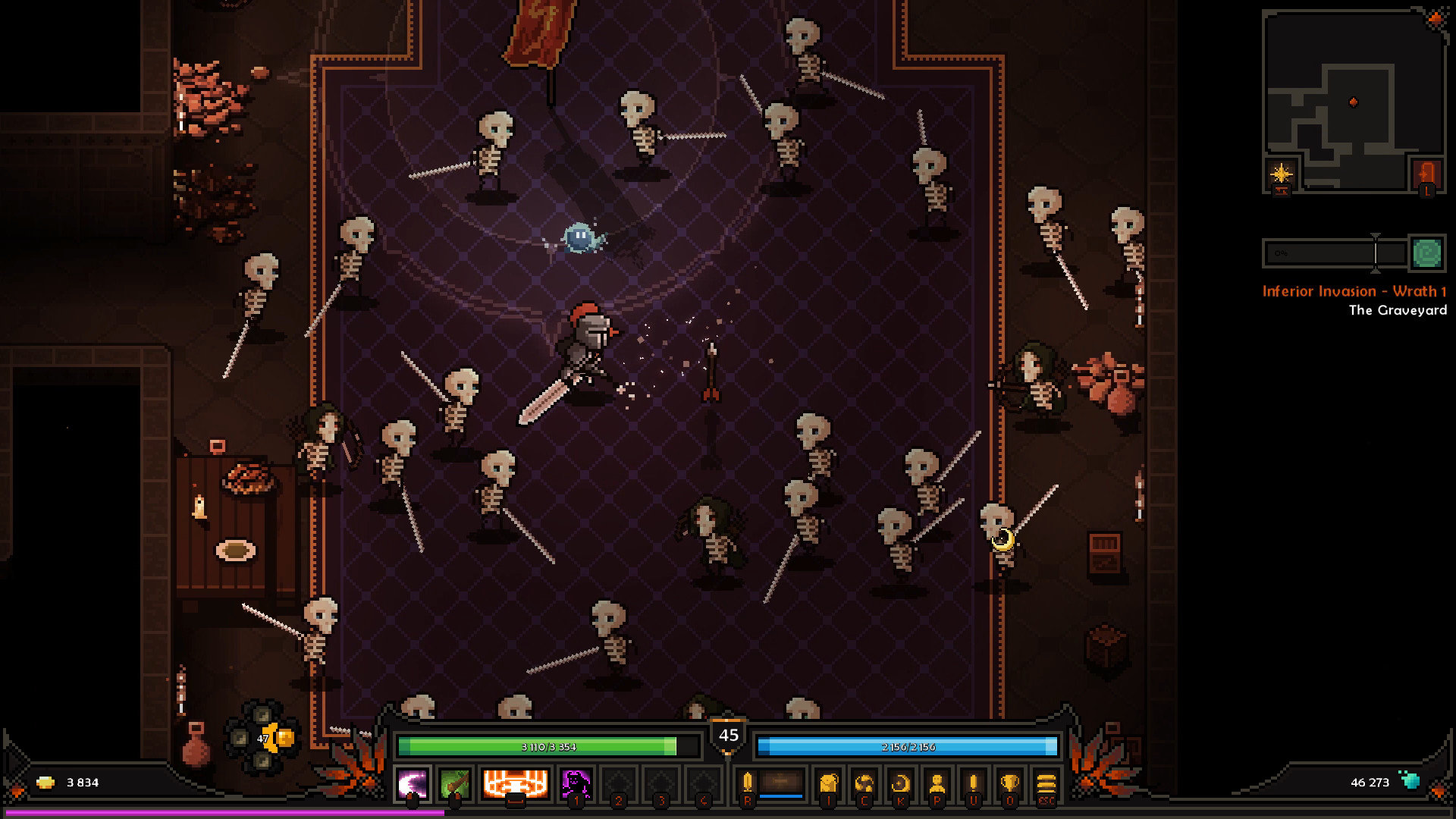
Task: Click the golden star shrine icon under the minimap
Action: [1282, 174]
